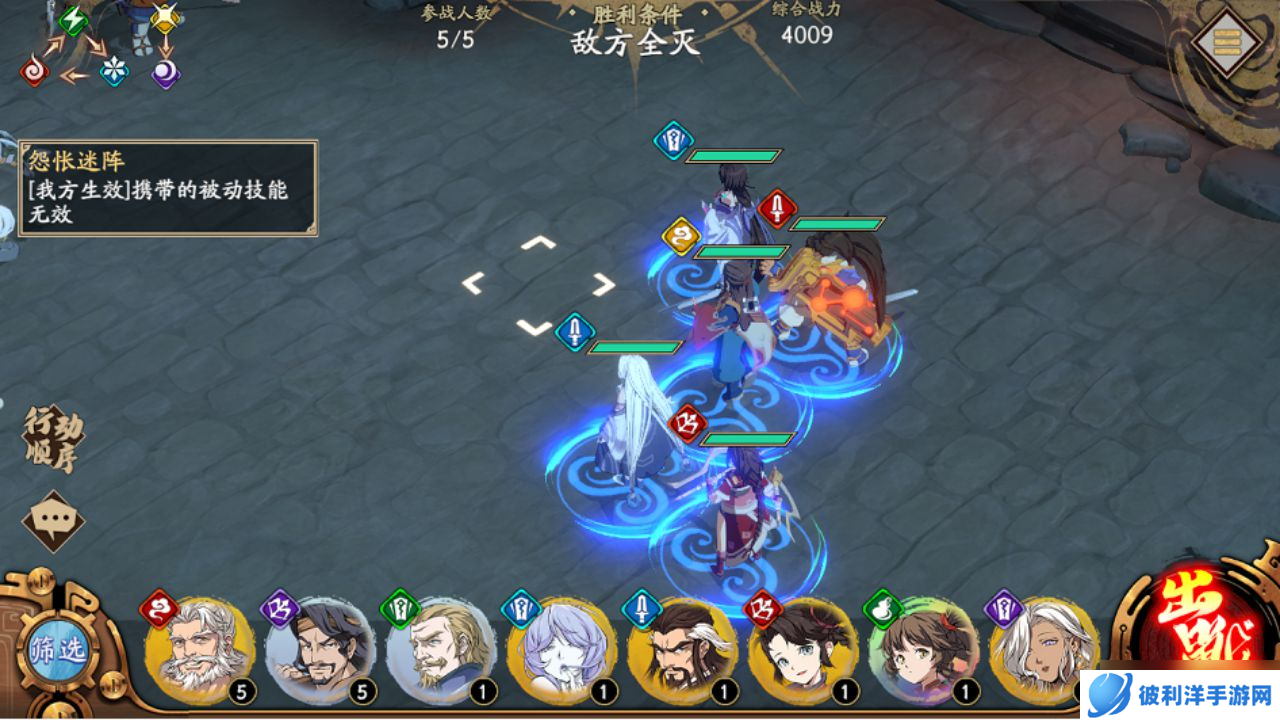This screenshot has width=1280, height=720.
Task: Select the white-bearded old man portrait
Action: point(199,651)
